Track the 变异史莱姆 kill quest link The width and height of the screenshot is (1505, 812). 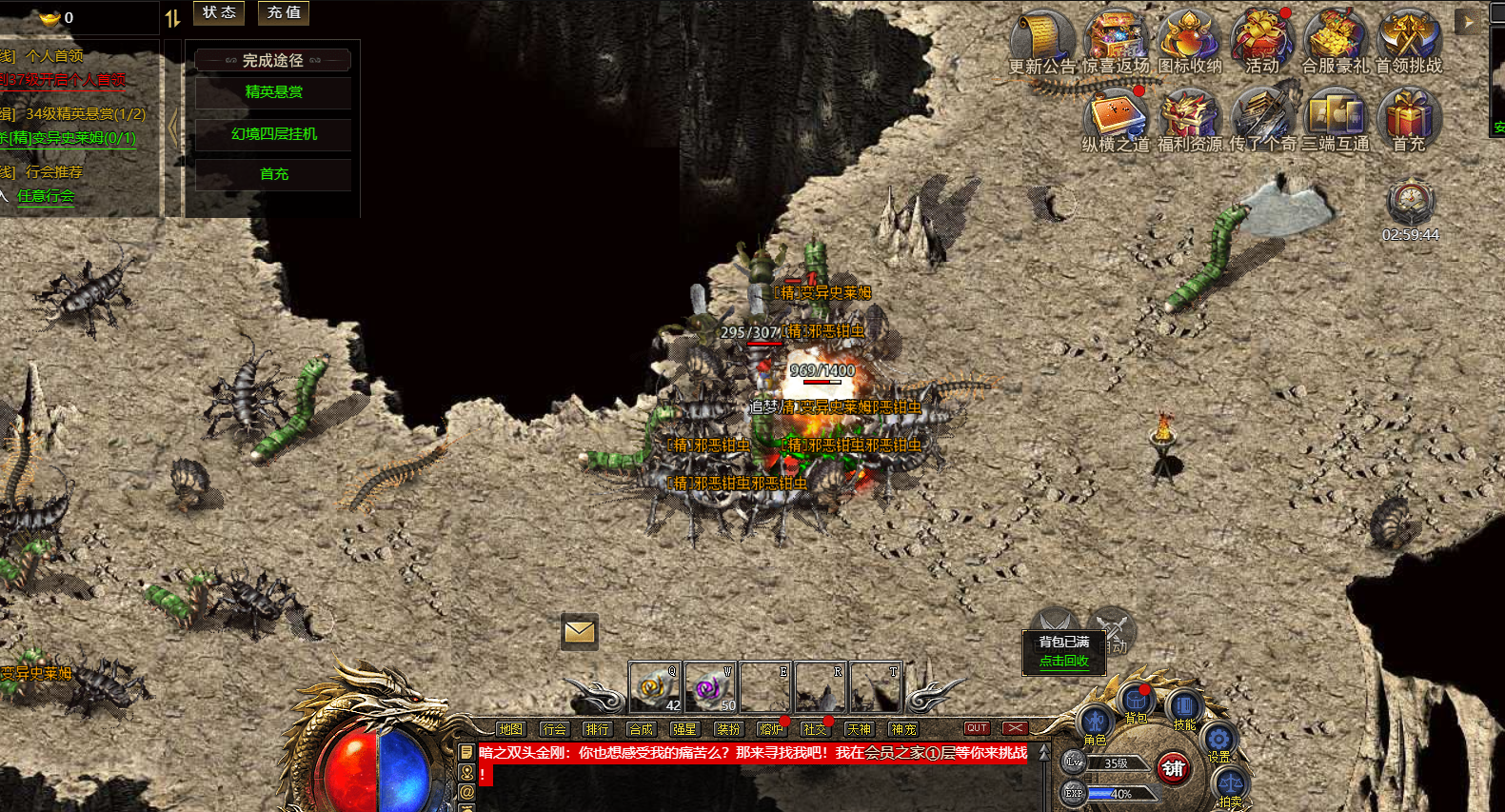tap(69, 138)
